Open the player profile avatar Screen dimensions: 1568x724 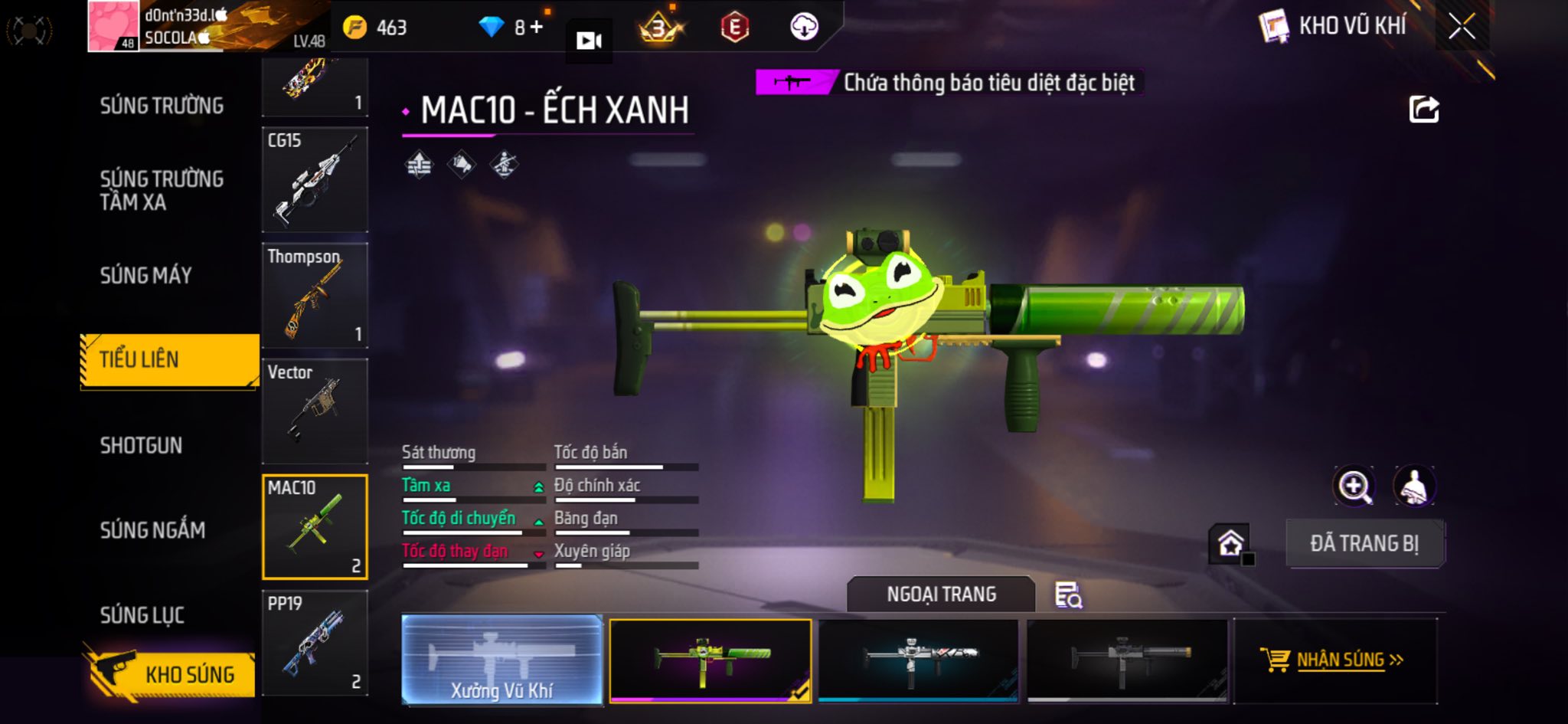coord(113,26)
